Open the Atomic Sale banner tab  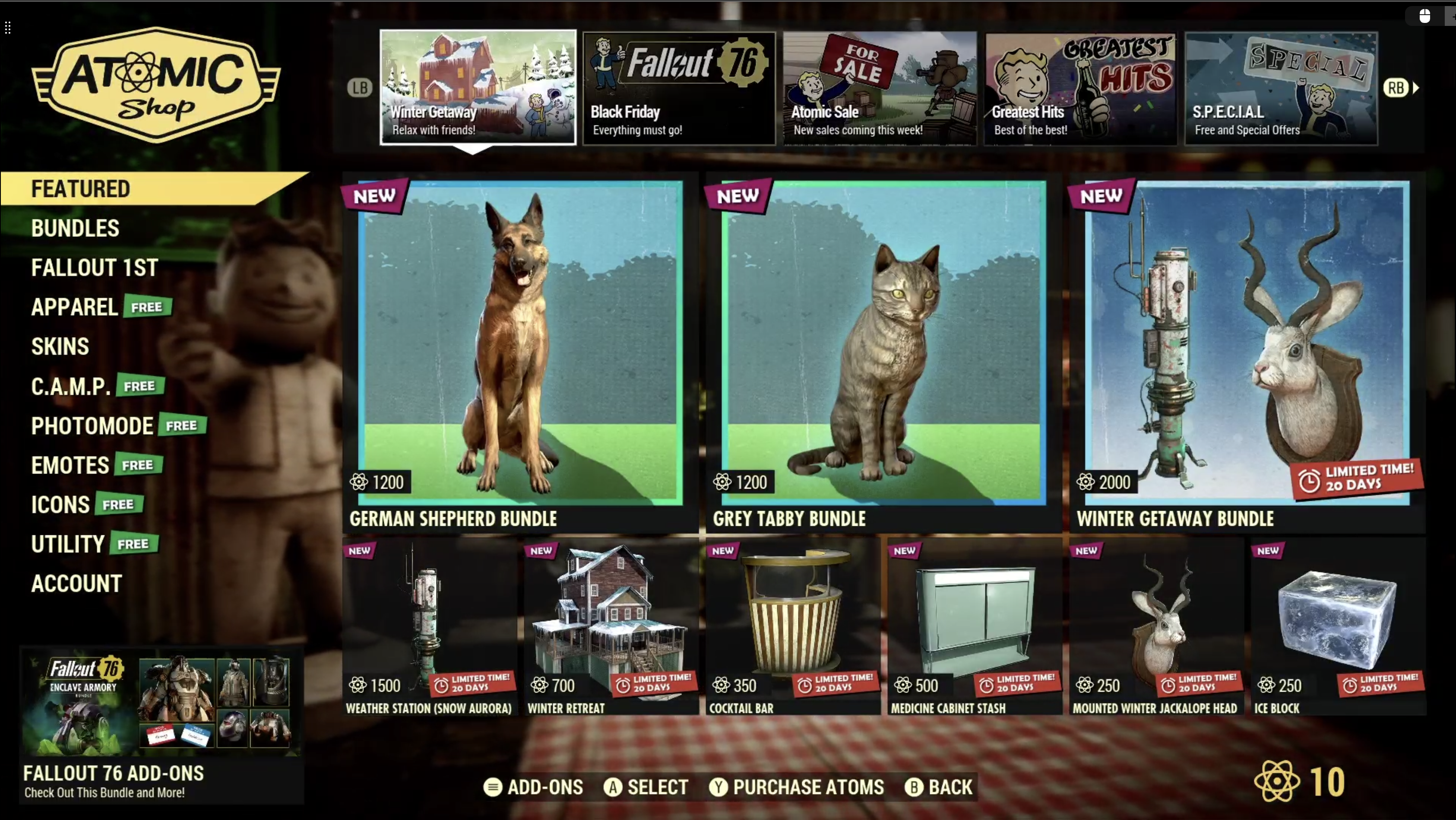click(880, 88)
